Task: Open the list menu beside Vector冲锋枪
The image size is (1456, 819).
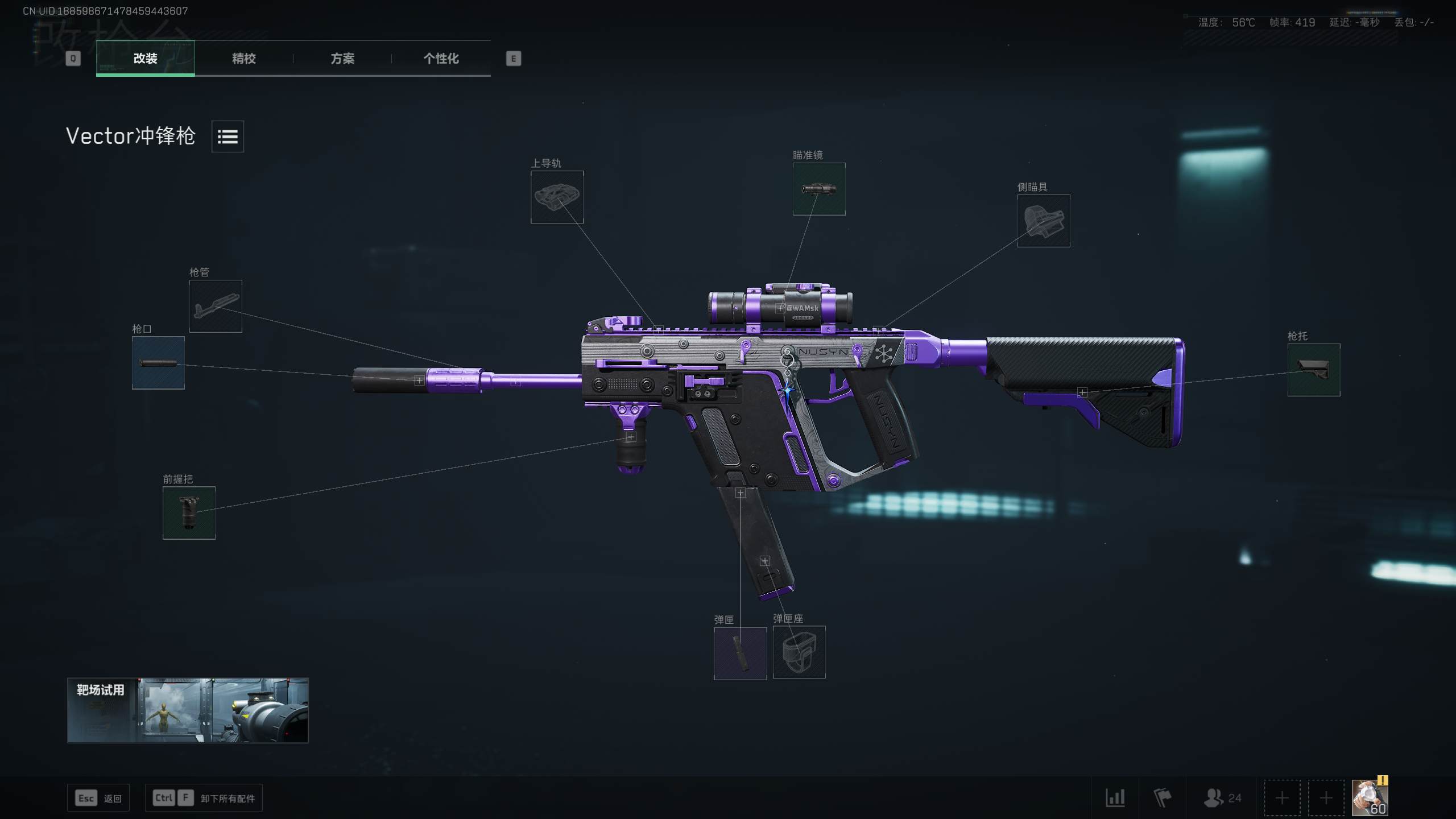Action: point(227,136)
